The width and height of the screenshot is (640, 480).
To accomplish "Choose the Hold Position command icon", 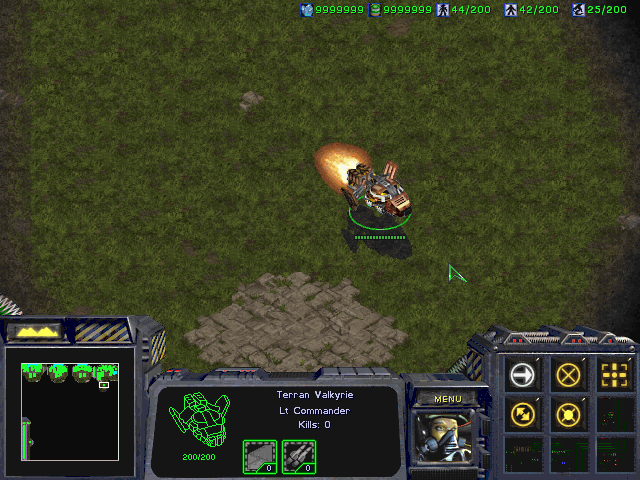I will [569, 413].
